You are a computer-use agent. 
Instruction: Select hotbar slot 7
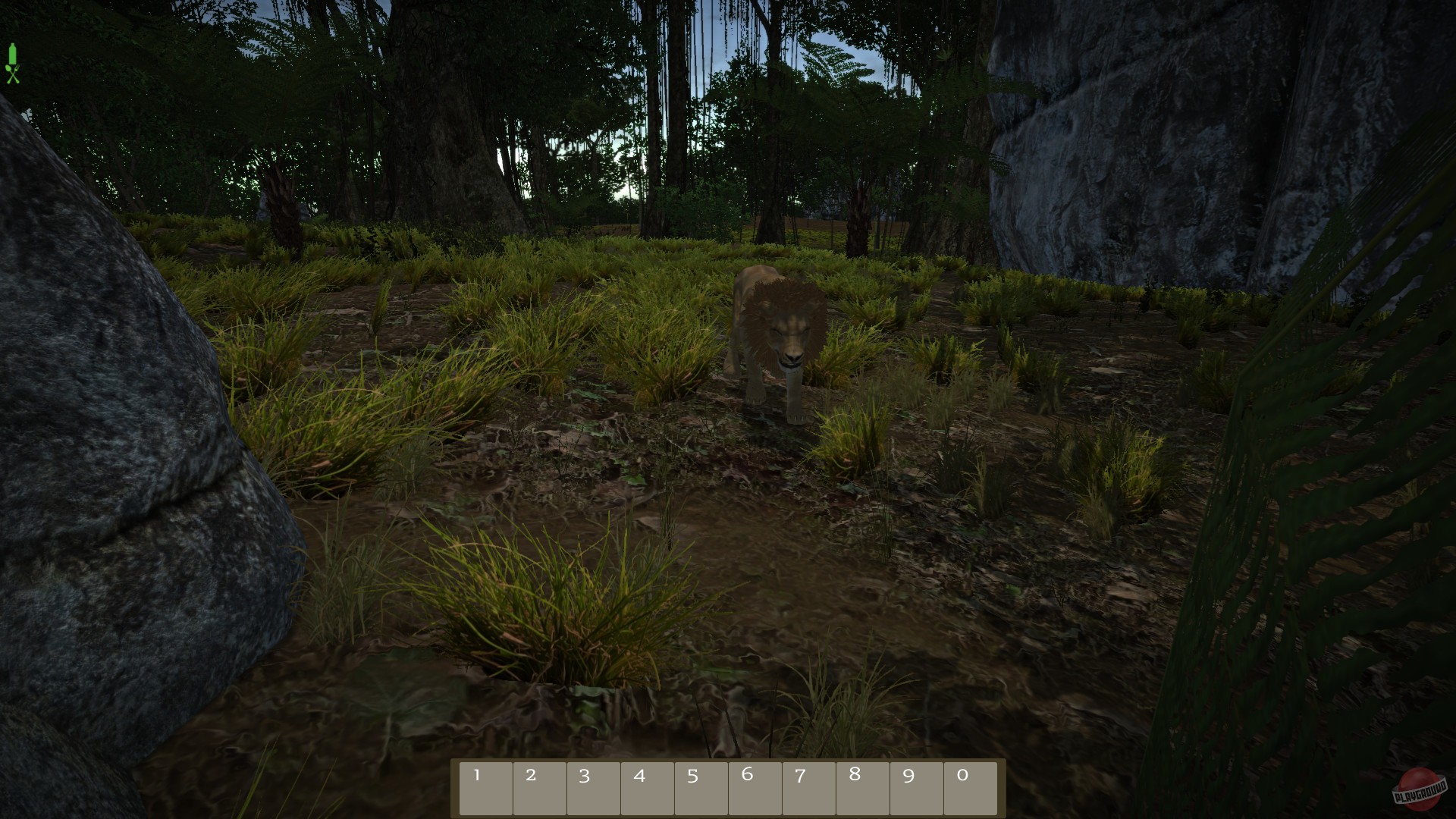tap(809, 787)
